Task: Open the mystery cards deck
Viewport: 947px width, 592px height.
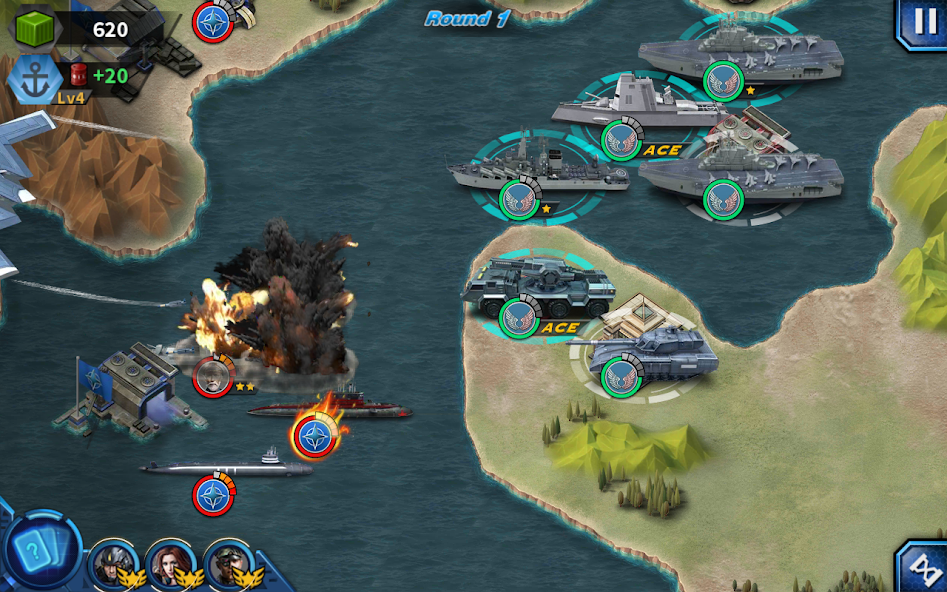Action: click(x=40, y=551)
